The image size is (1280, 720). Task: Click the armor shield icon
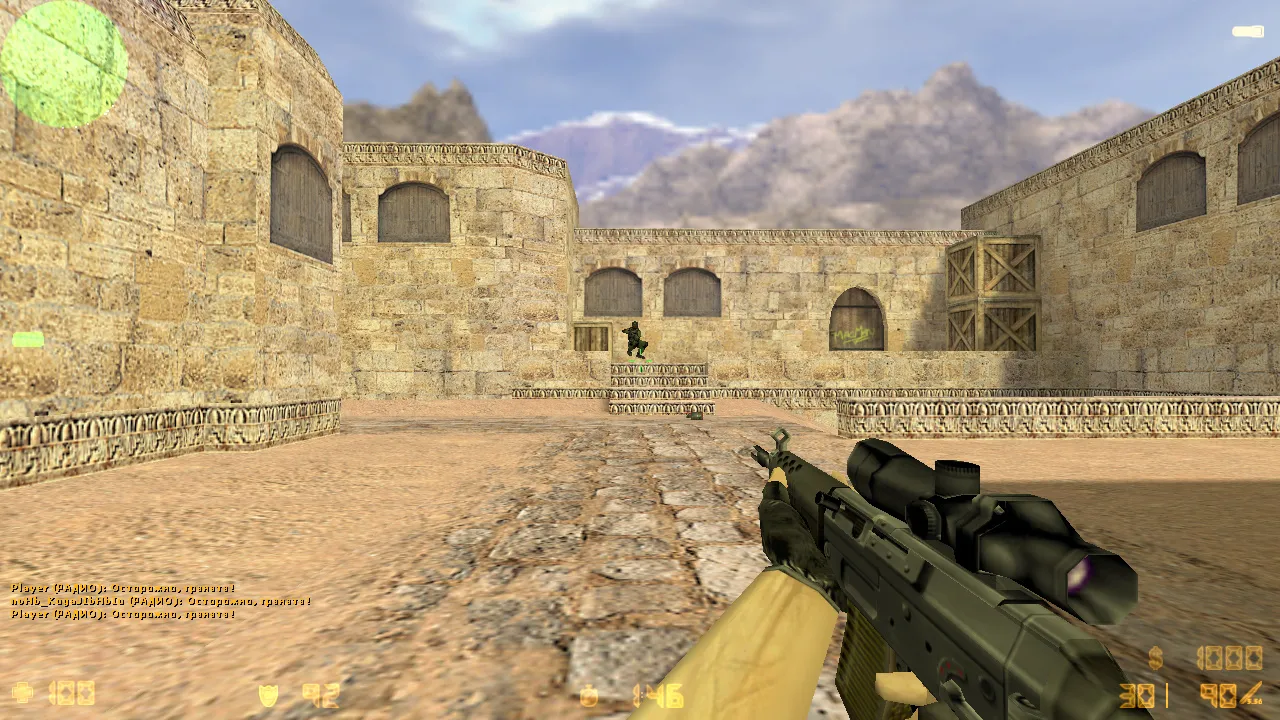[267, 694]
